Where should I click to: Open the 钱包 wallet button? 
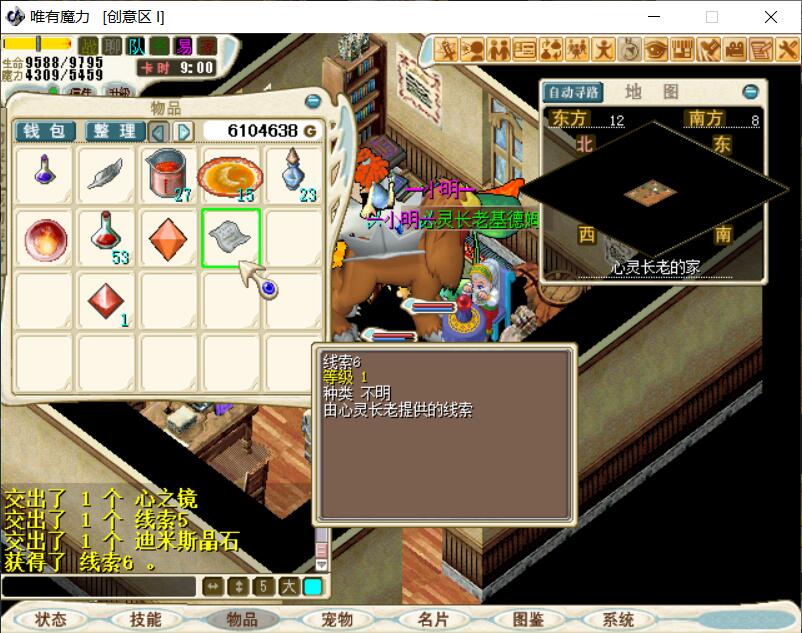(45, 131)
